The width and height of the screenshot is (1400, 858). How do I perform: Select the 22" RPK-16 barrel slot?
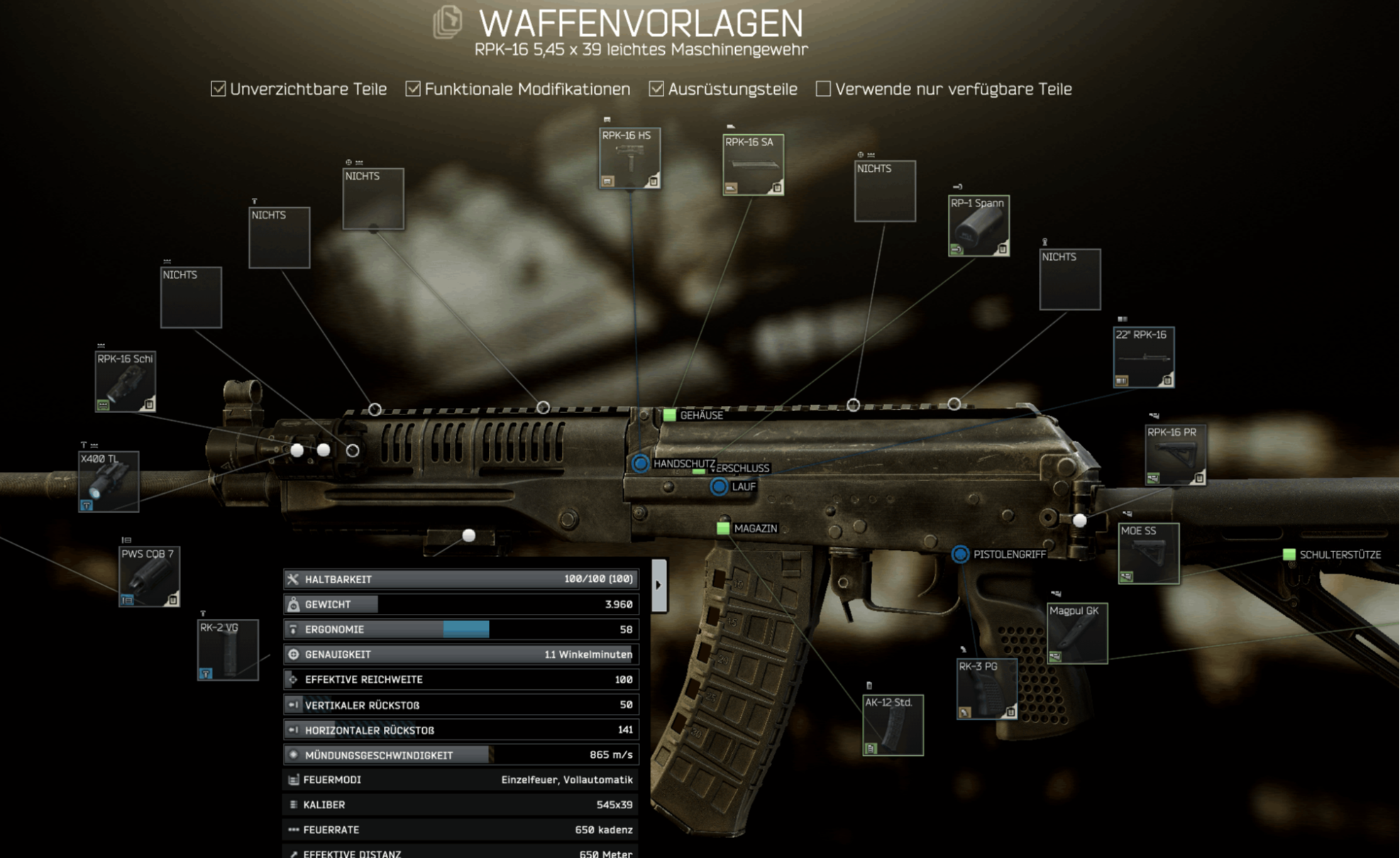pos(1143,357)
